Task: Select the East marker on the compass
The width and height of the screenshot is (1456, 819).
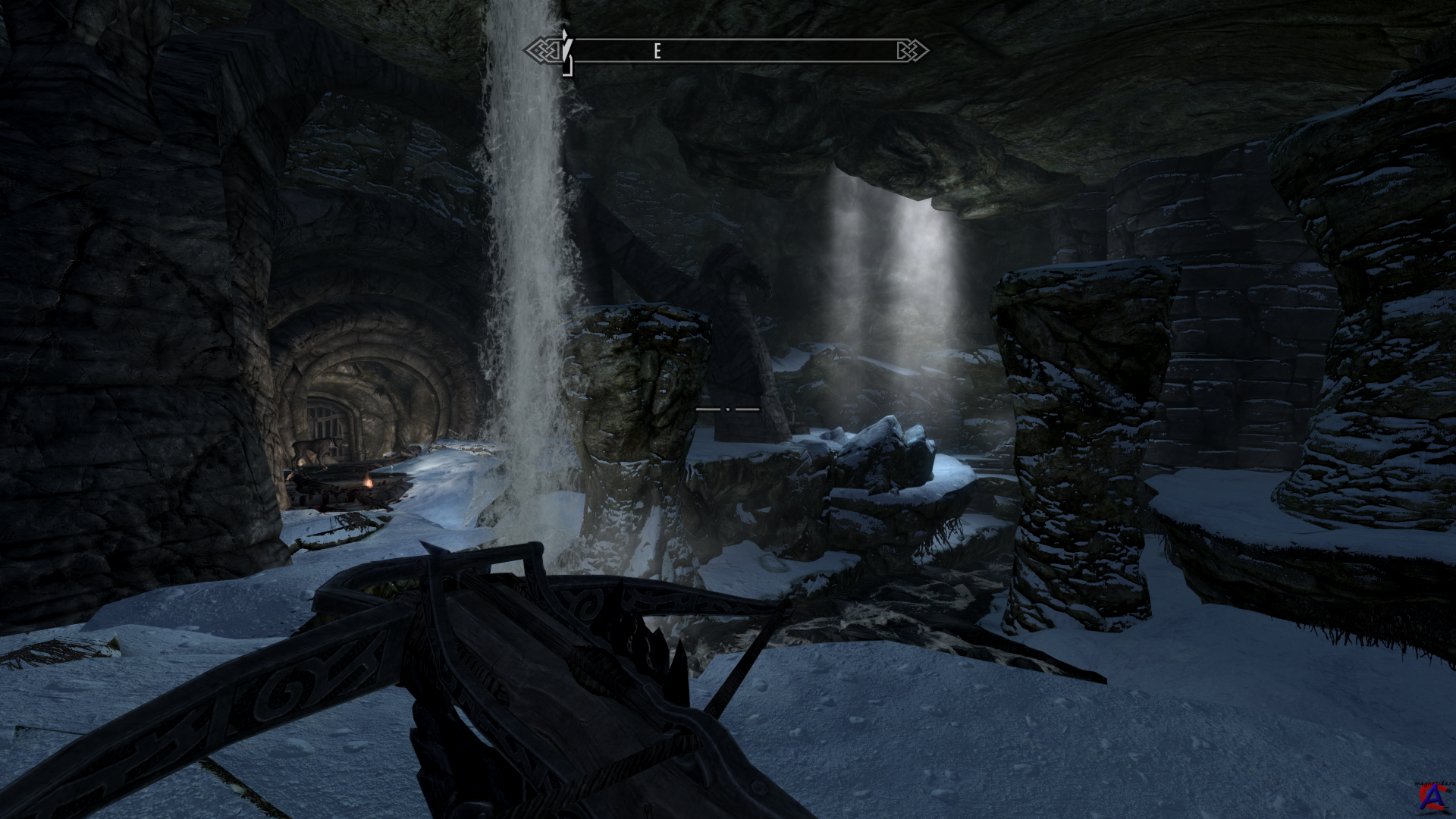Action: (x=657, y=51)
